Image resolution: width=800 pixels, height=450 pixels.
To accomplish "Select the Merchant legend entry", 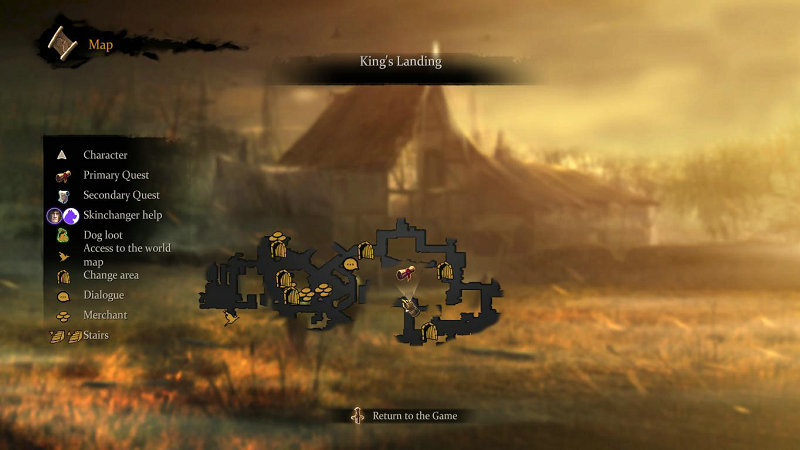I will [105, 315].
